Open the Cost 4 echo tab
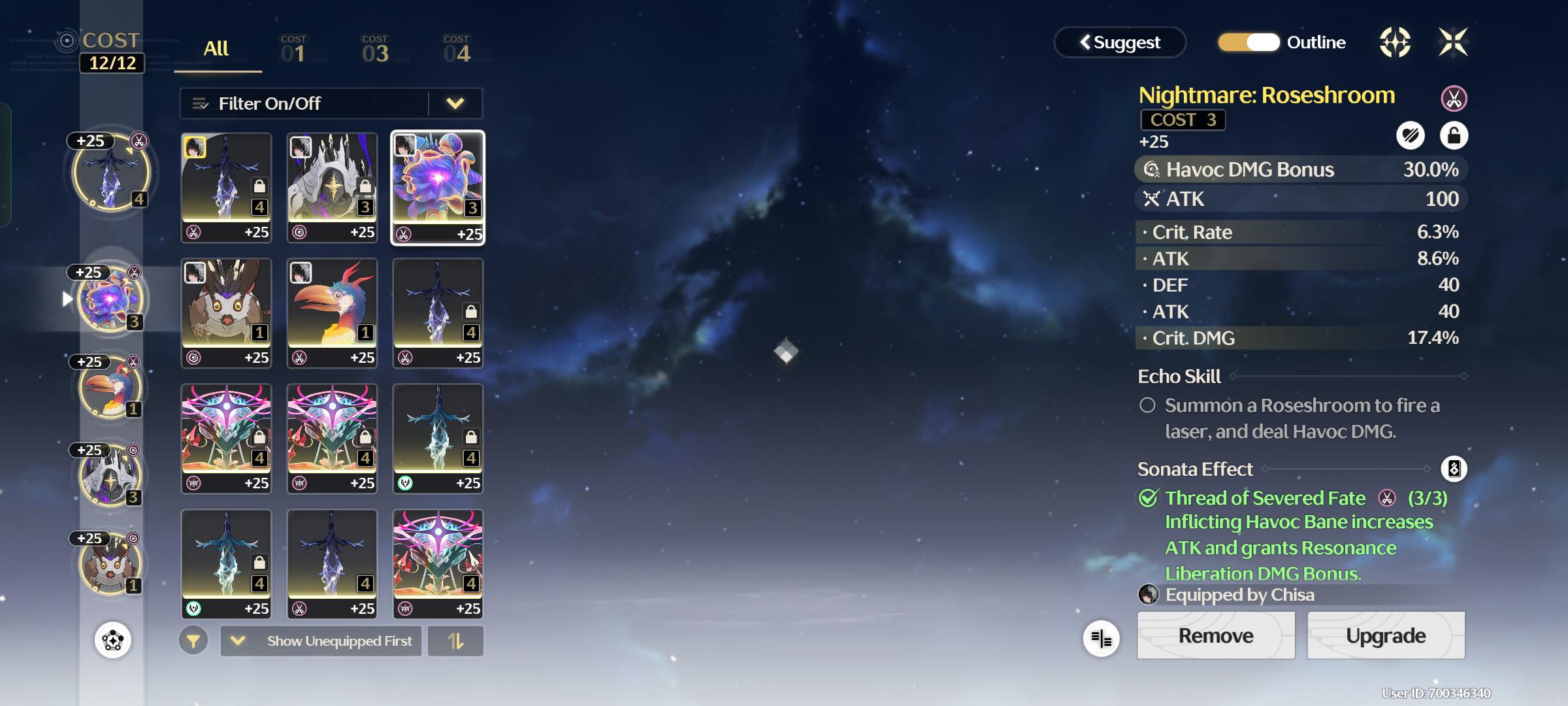This screenshot has height=706, width=1568. [456, 50]
